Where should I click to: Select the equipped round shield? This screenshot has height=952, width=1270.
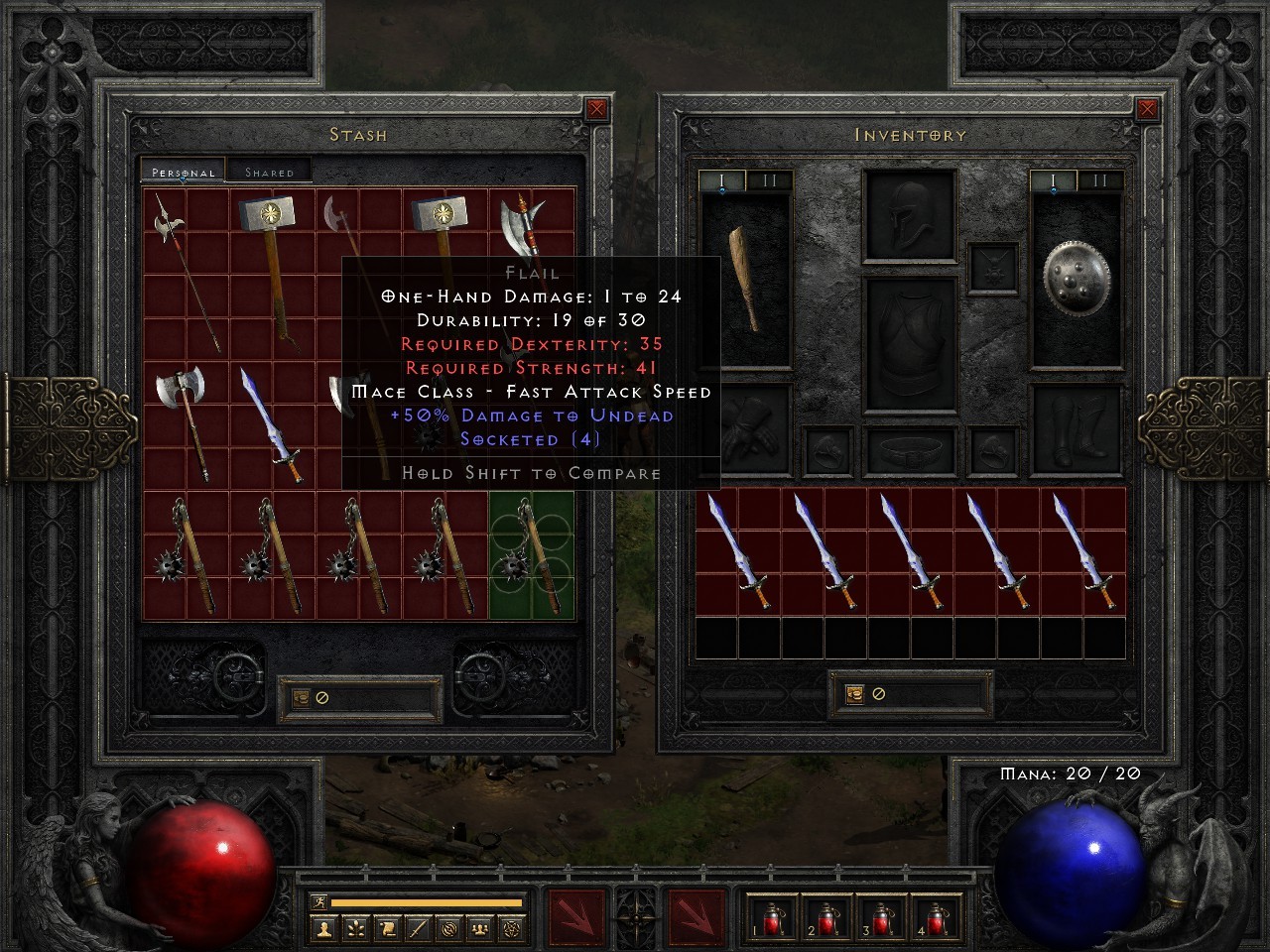click(x=1077, y=281)
